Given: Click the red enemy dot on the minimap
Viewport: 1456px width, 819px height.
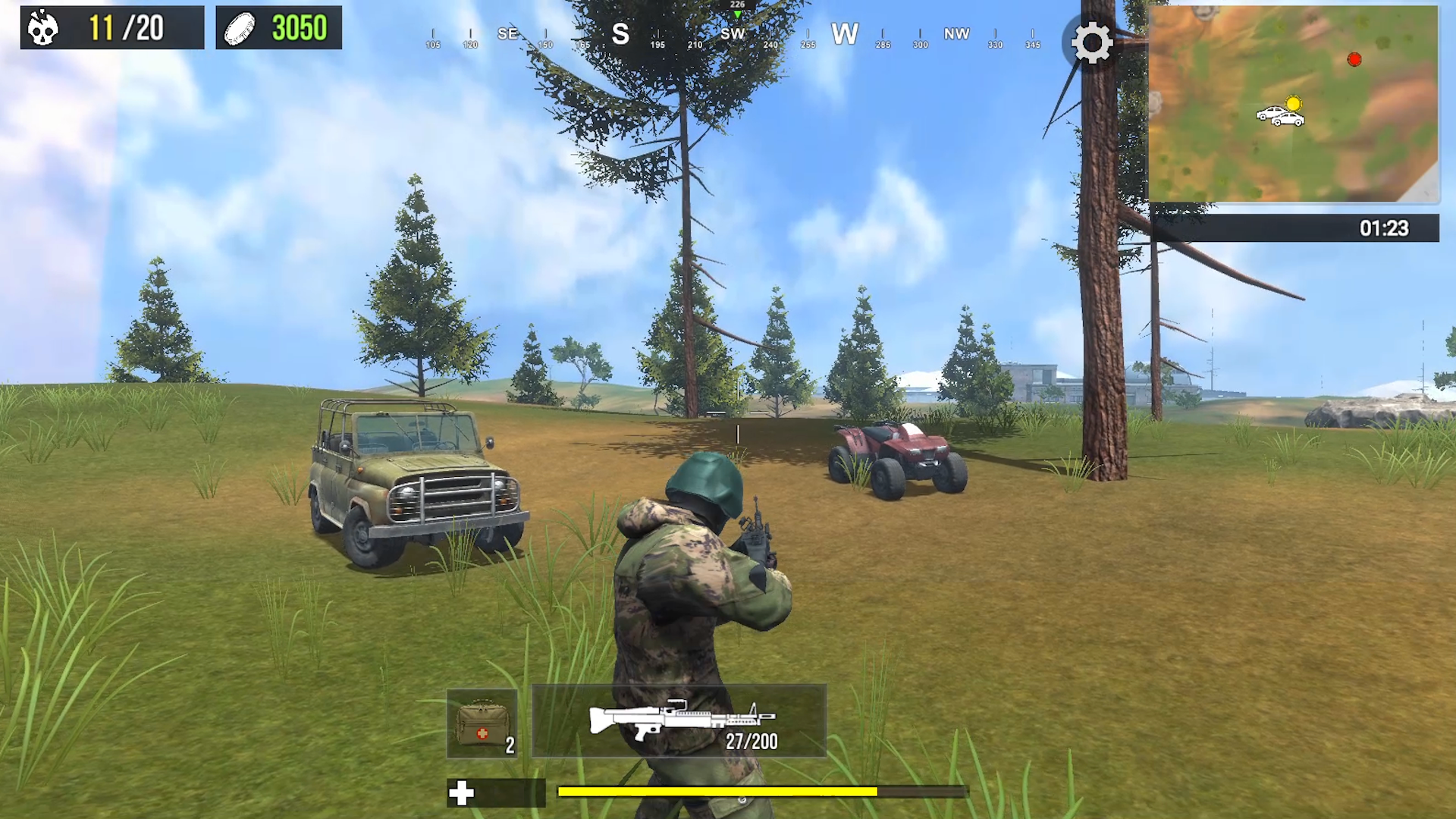Looking at the screenshot, I should tap(1354, 59).
